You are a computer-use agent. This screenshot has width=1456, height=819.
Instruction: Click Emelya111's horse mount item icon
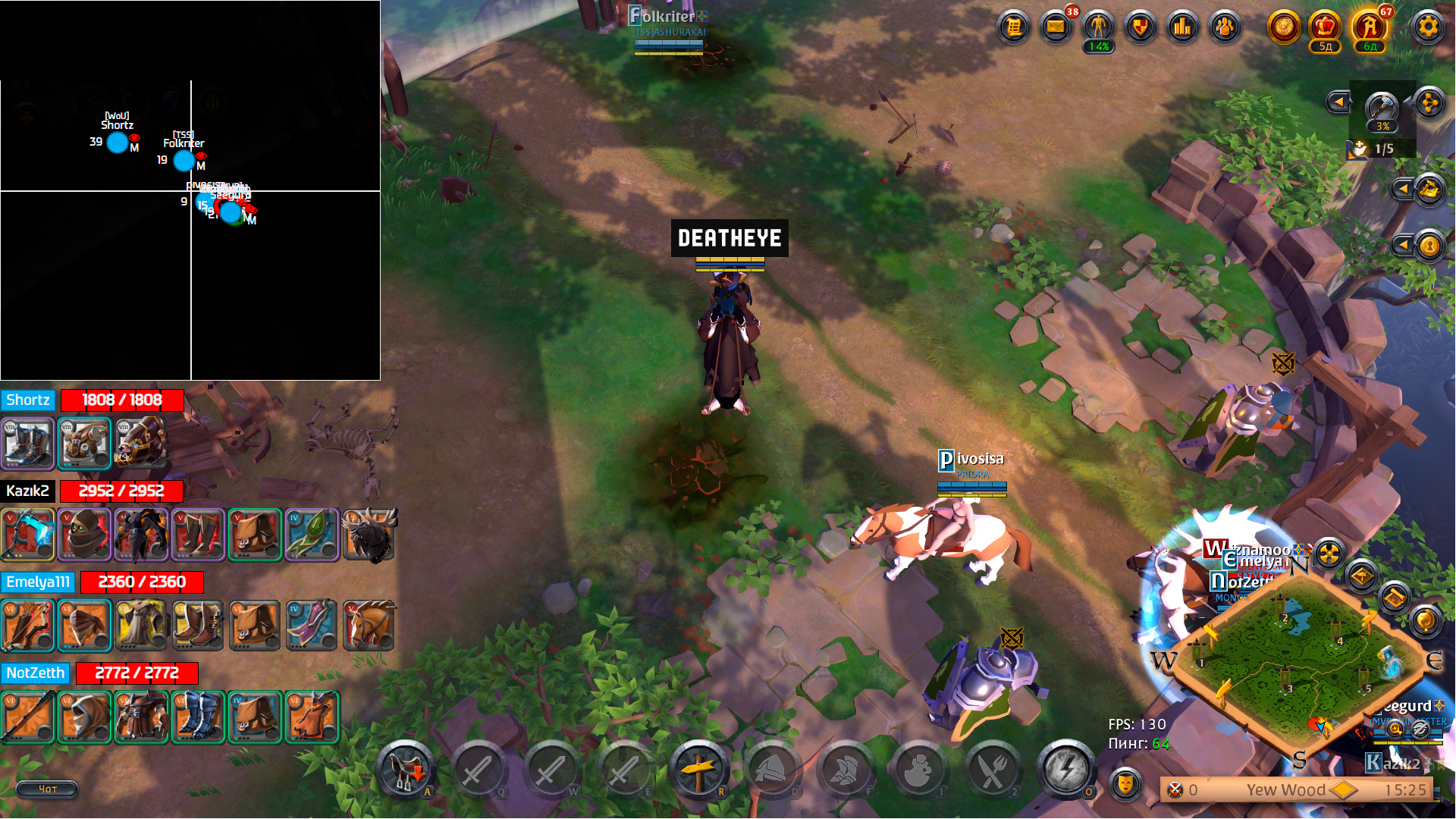pos(369,626)
